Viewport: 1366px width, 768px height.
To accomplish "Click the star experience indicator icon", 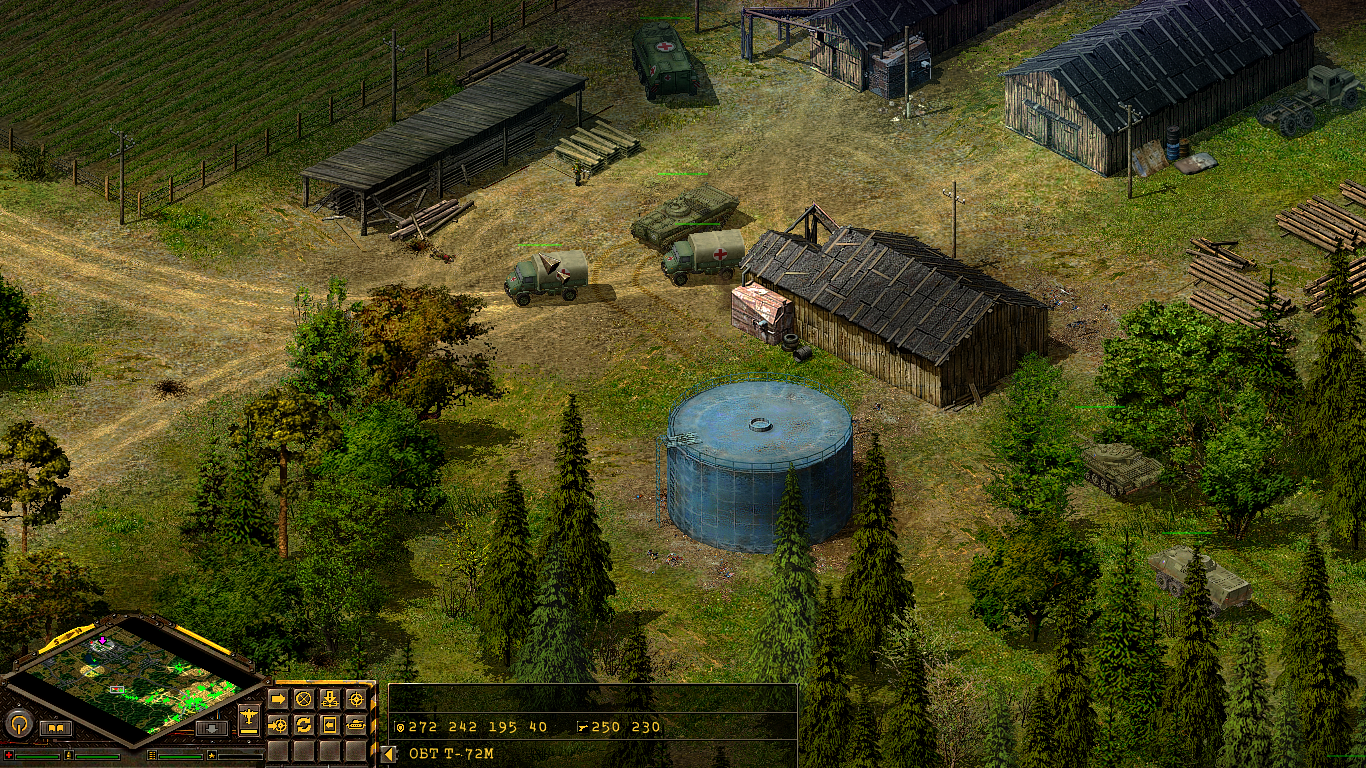I will [x=212, y=755].
